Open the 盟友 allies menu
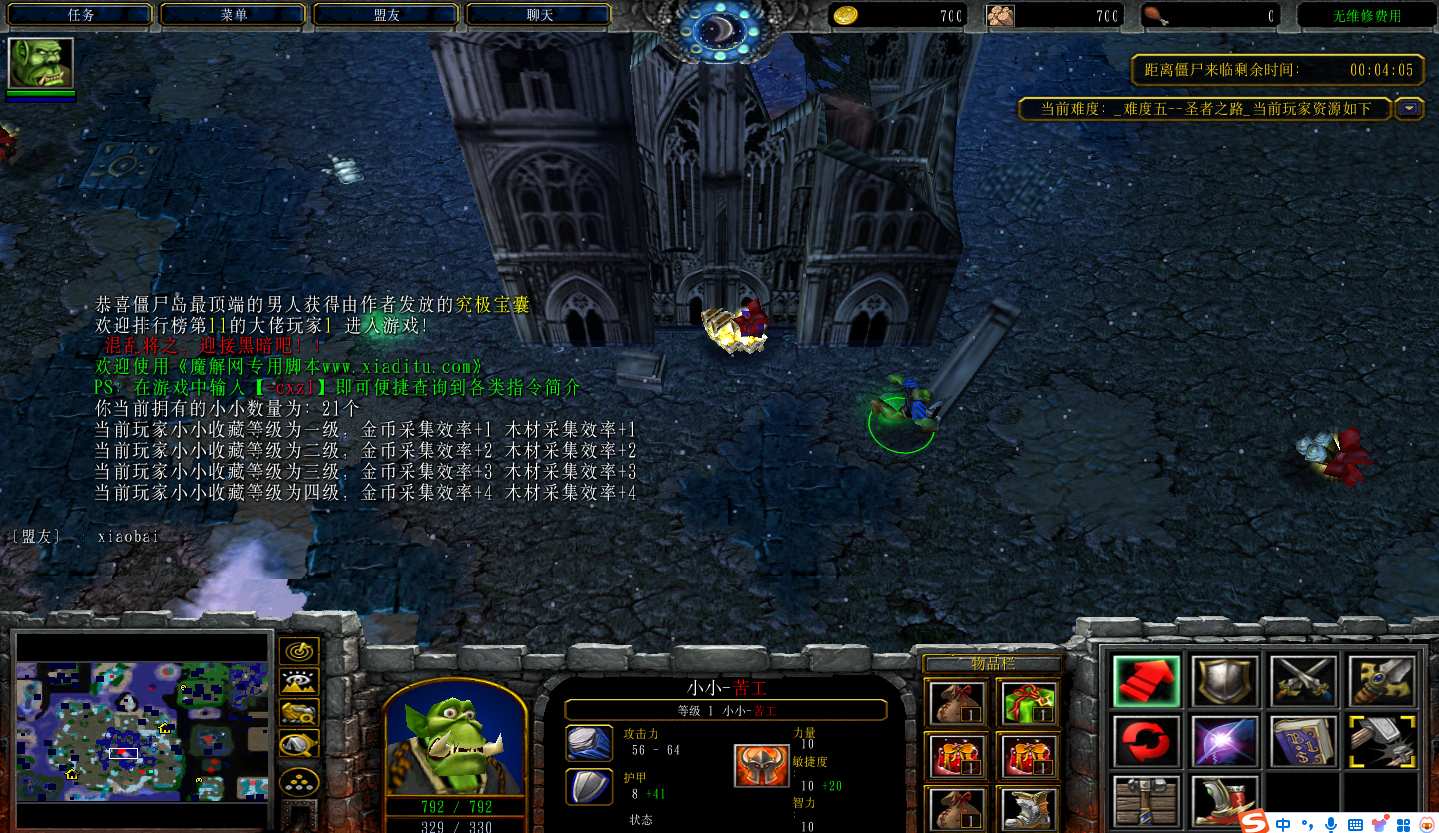Viewport: 1439px width, 833px height. coord(387,15)
